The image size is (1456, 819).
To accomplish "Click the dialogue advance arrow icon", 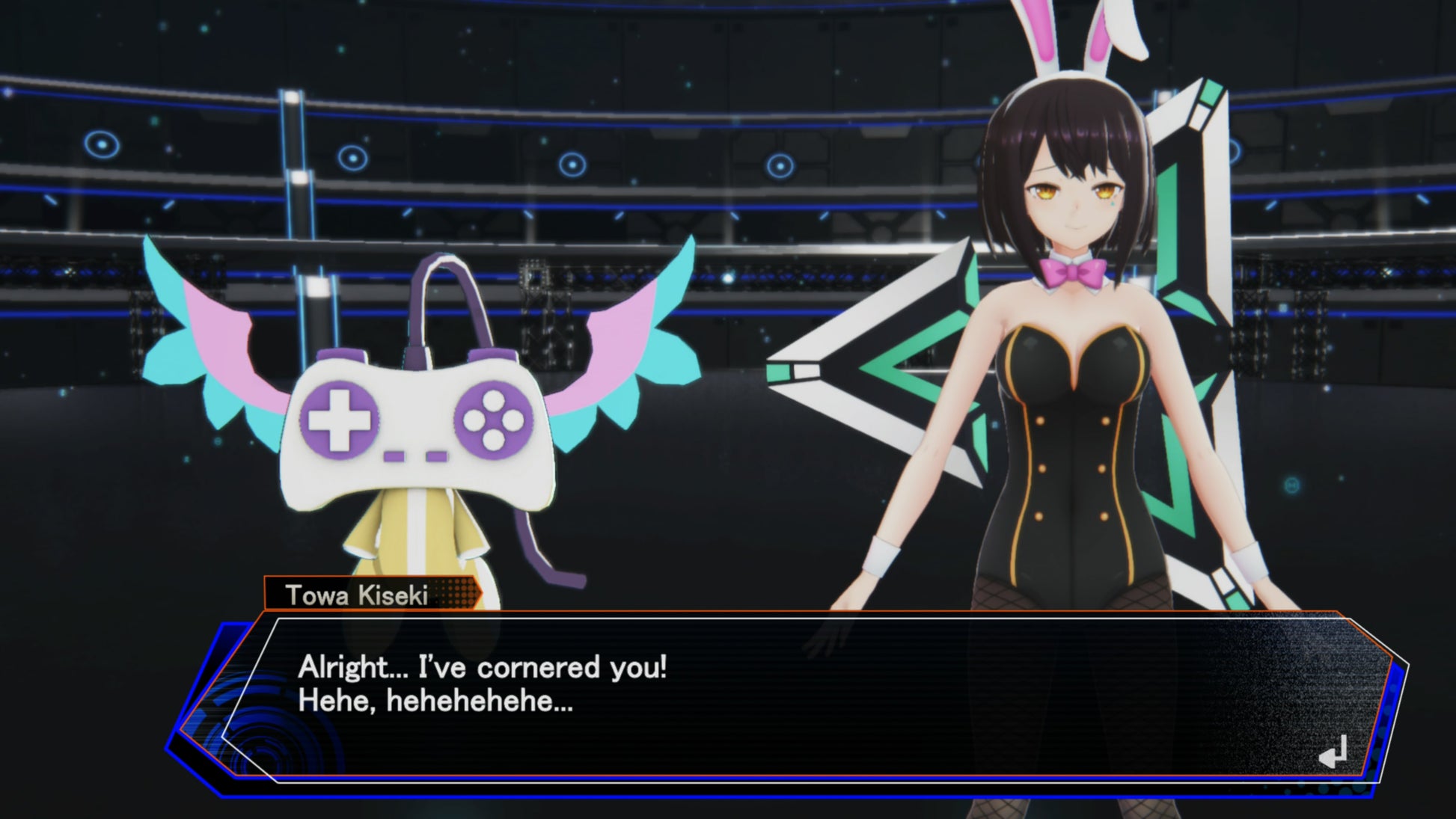I will pos(1333,752).
